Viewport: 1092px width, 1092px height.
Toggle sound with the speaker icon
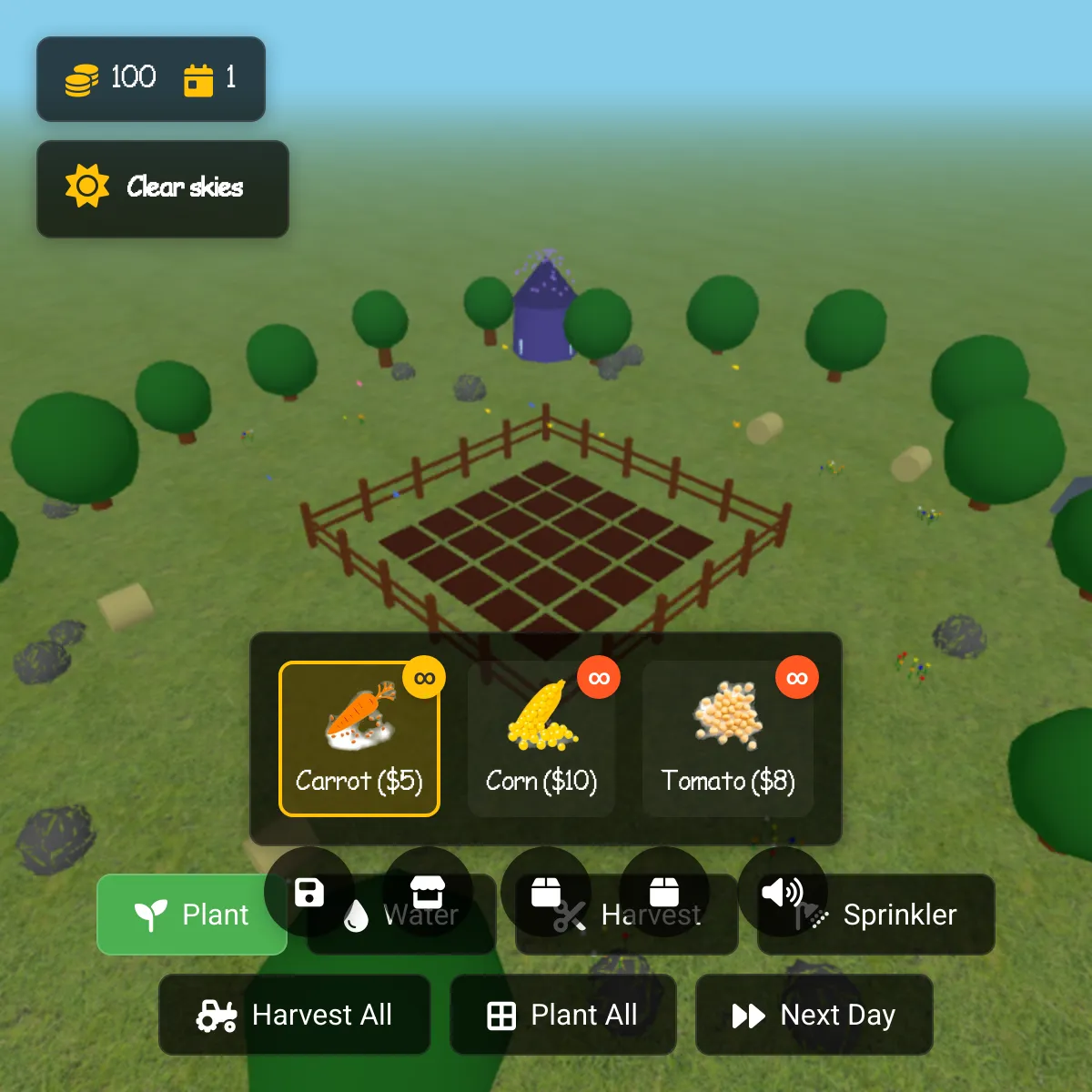click(x=781, y=891)
